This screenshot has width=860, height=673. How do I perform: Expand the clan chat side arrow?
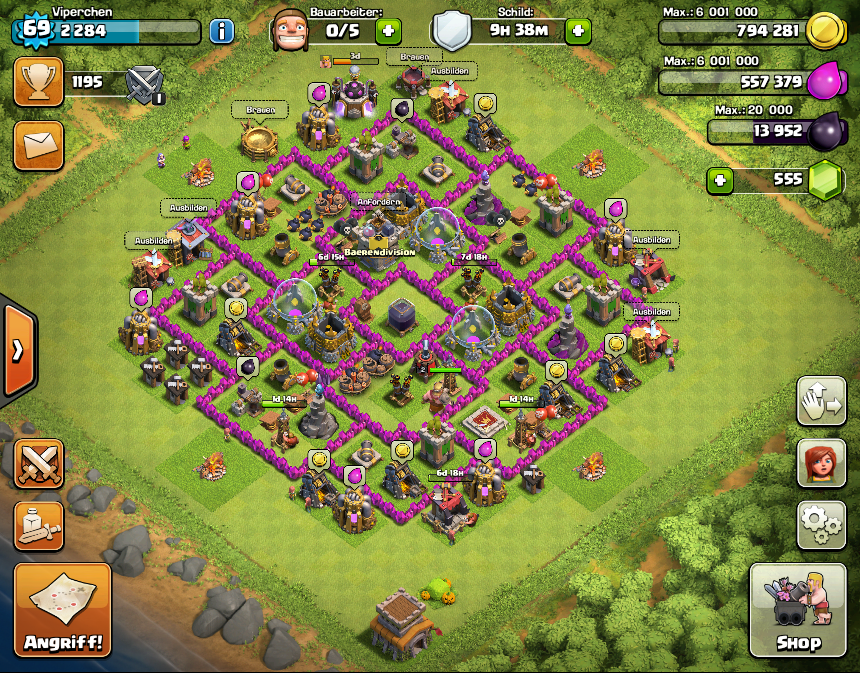(x=18, y=350)
